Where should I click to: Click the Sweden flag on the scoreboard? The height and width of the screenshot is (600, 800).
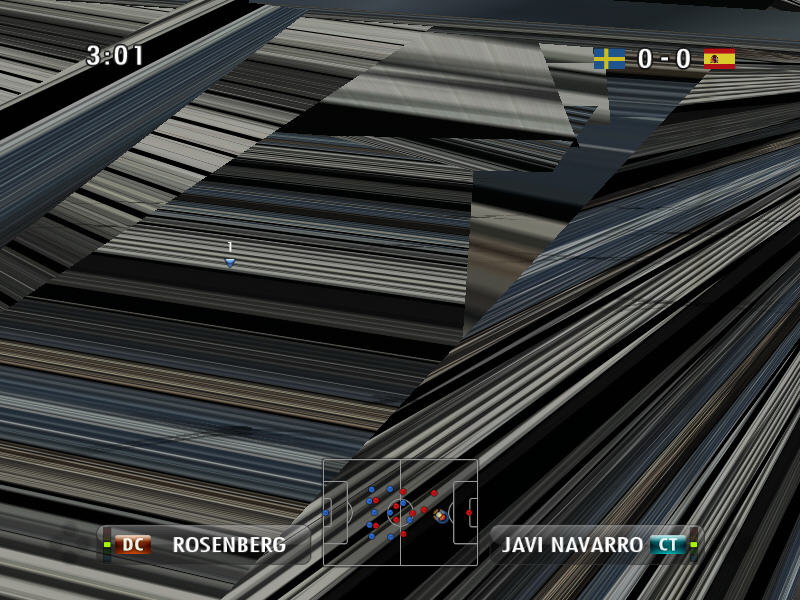(x=609, y=59)
